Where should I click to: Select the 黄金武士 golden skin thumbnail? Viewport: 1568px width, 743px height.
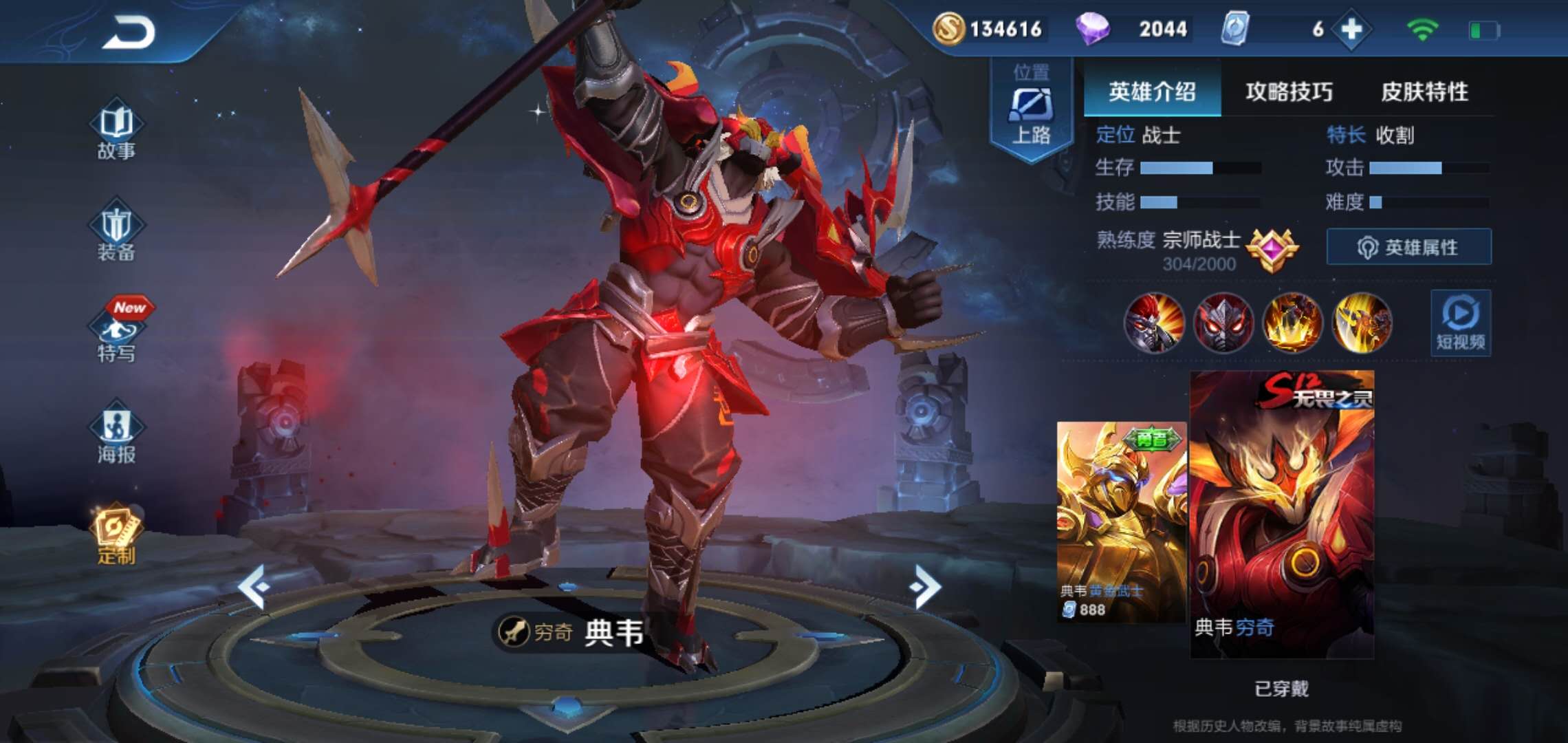[x=1121, y=522]
